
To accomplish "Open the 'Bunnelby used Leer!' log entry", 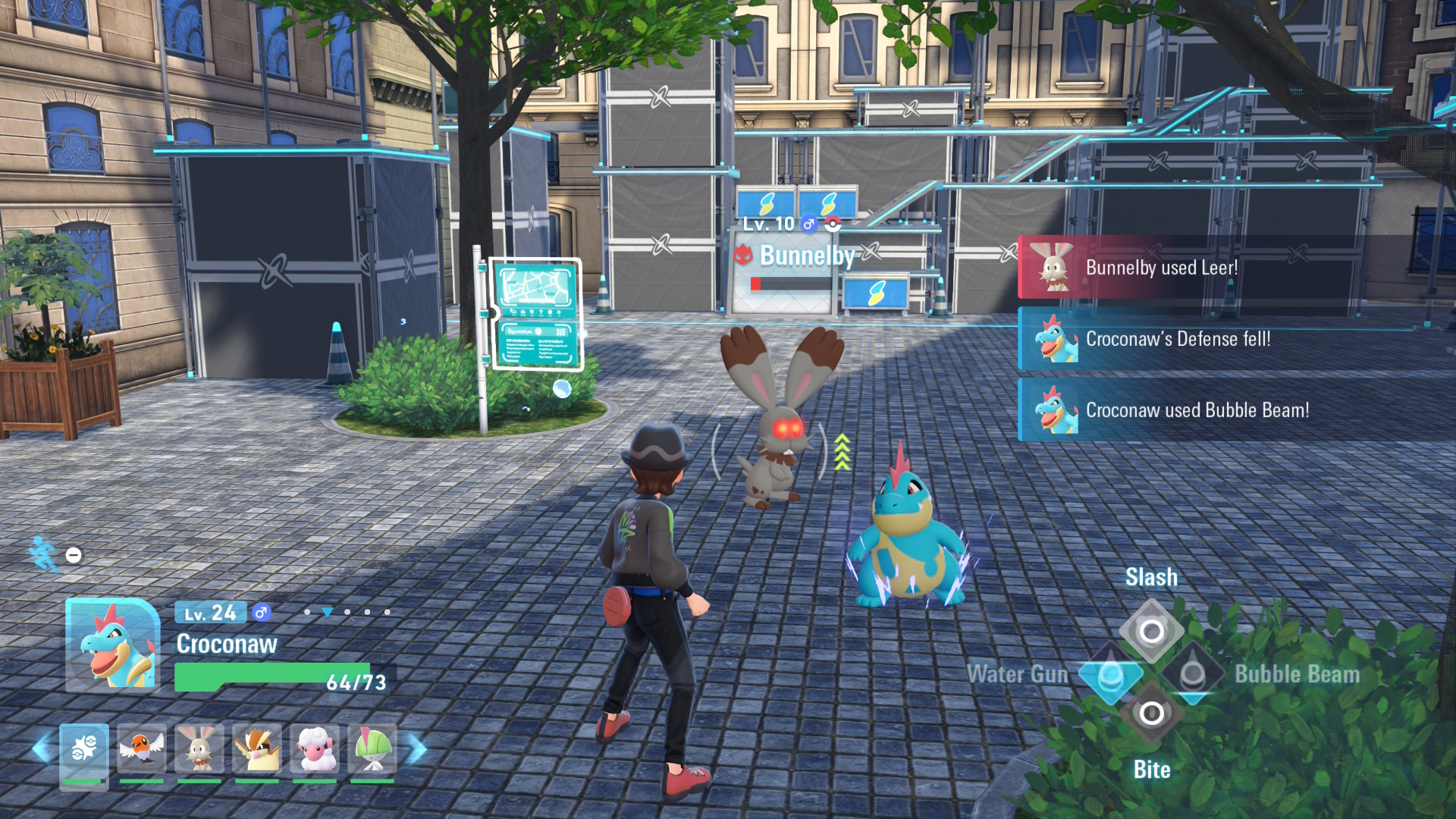I will tap(1236, 268).
